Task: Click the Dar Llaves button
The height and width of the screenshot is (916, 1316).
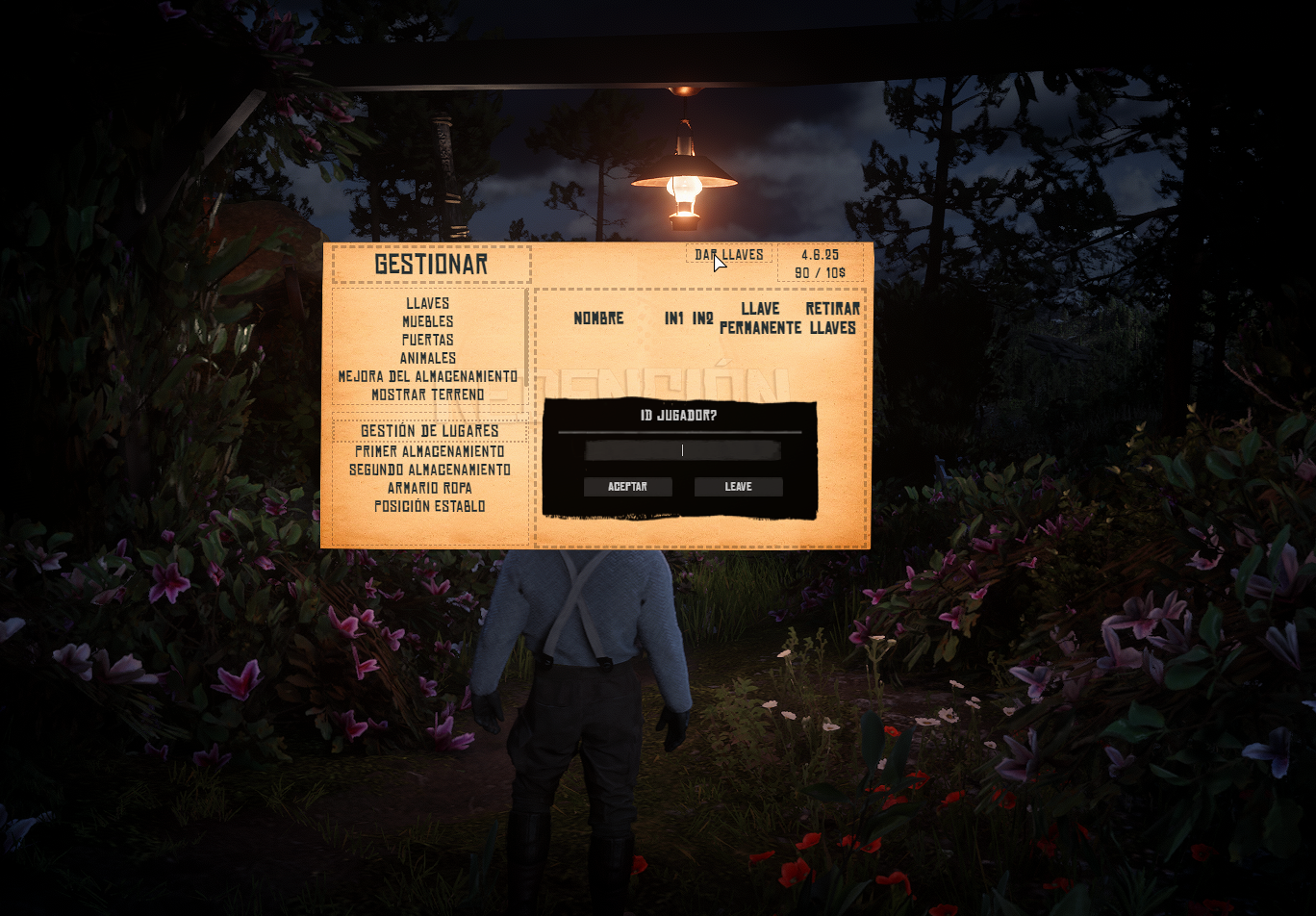Action: point(729,255)
